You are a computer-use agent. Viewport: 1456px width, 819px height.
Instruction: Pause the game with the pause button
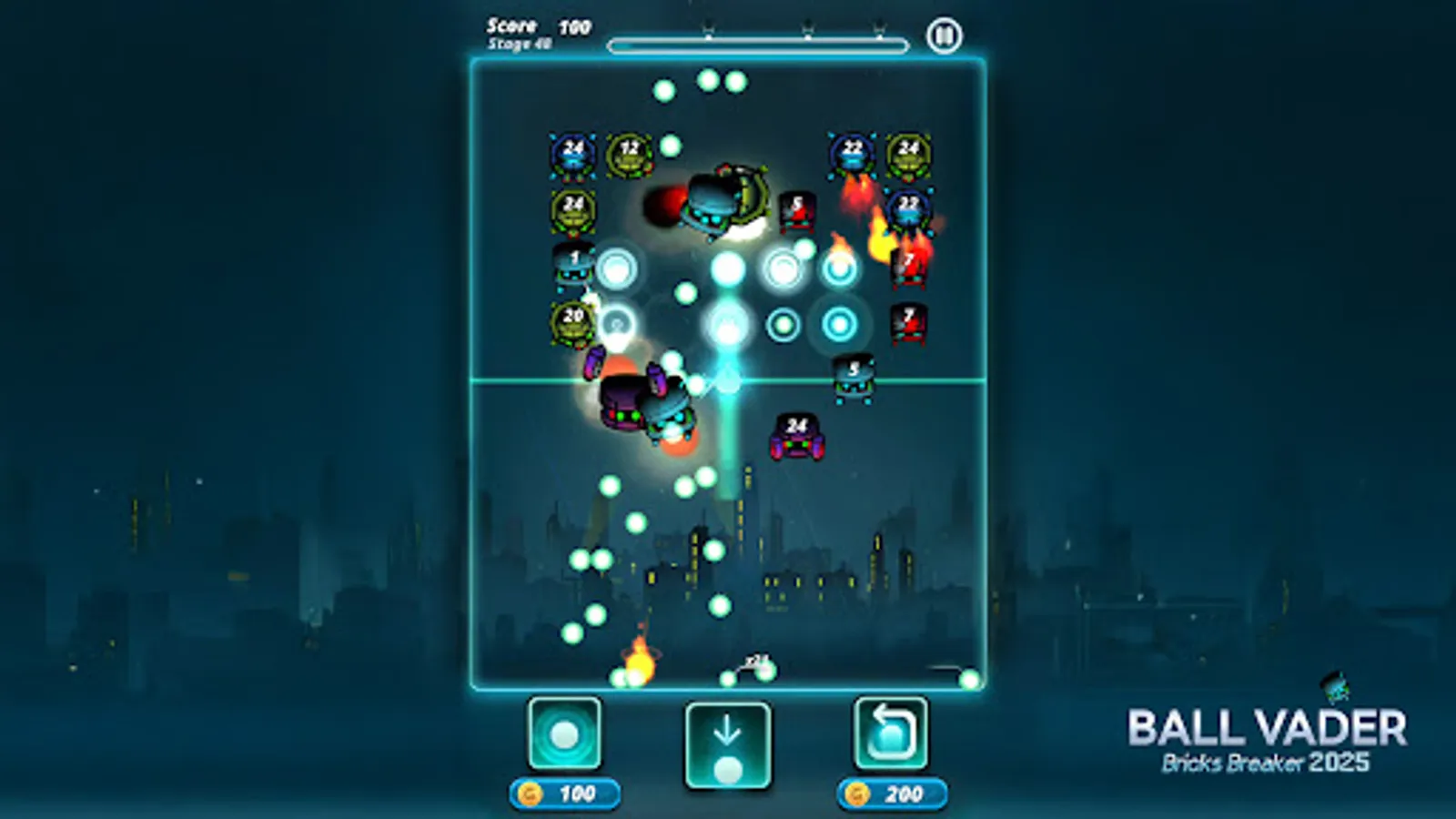[945, 35]
